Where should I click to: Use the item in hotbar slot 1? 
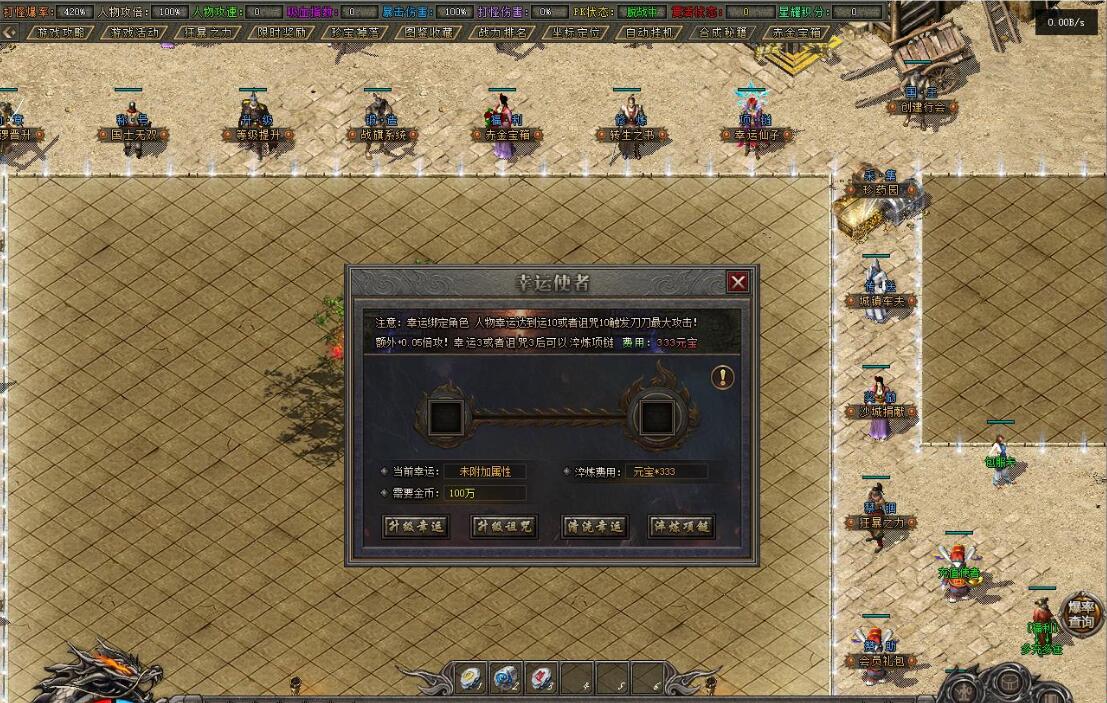[x=471, y=679]
